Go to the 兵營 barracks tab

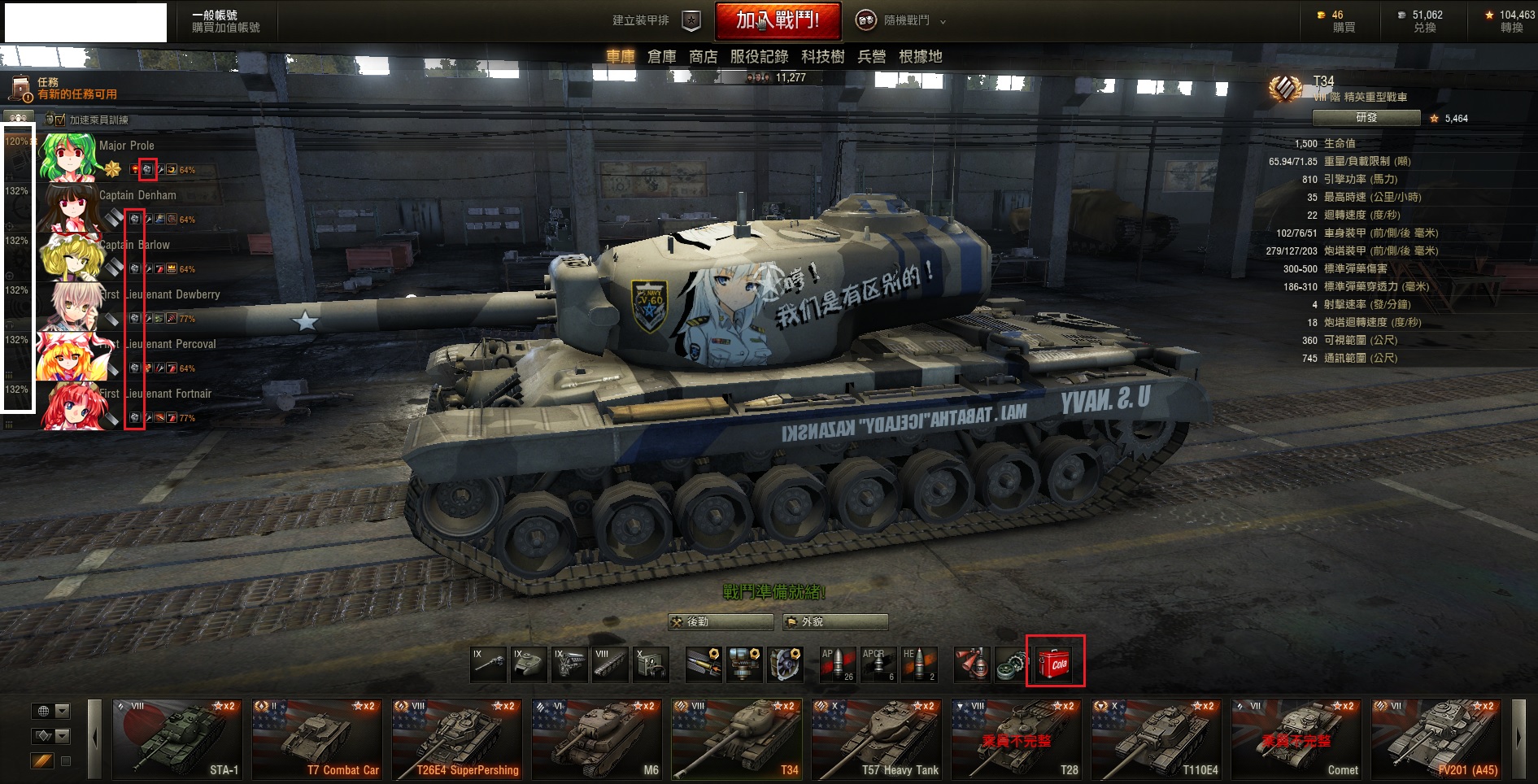coord(871,57)
